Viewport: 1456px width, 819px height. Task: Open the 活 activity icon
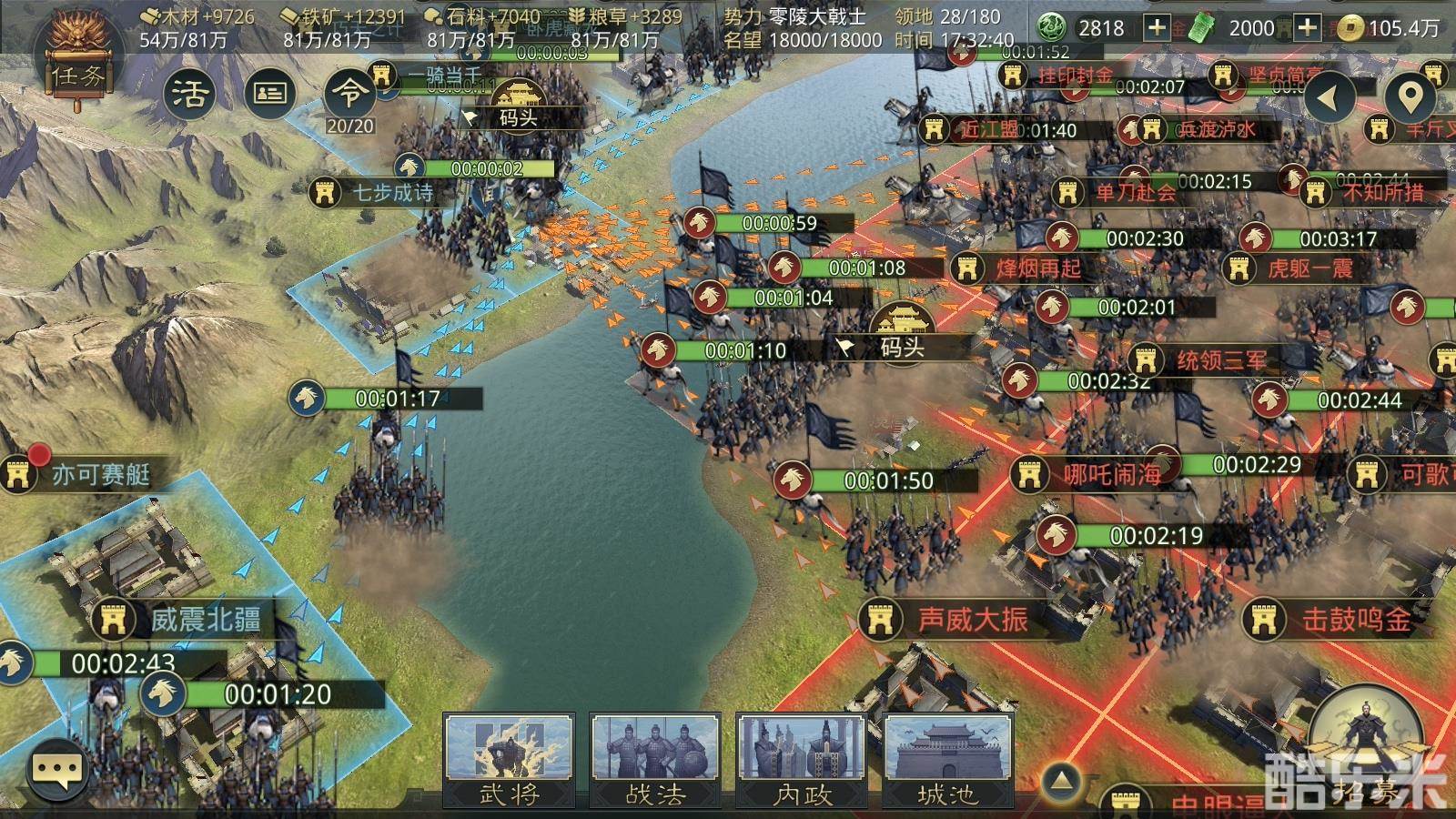pyautogui.click(x=189, y=93)
